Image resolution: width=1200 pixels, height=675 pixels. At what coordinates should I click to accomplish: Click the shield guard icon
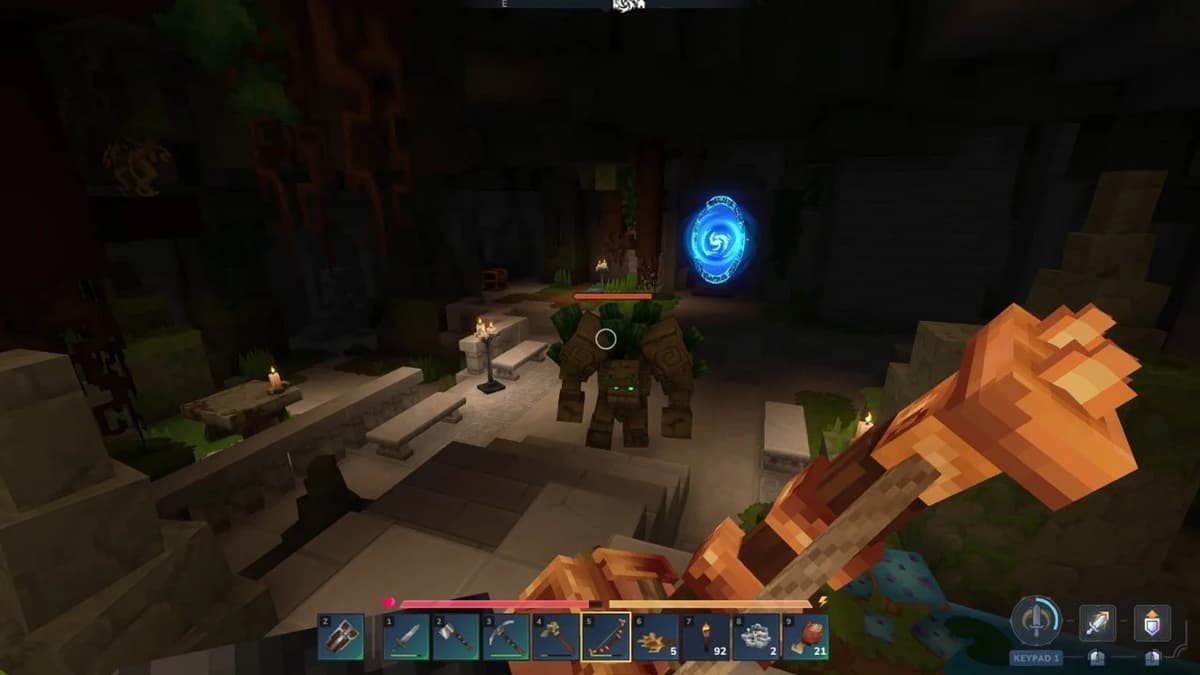coord(1151,622)
